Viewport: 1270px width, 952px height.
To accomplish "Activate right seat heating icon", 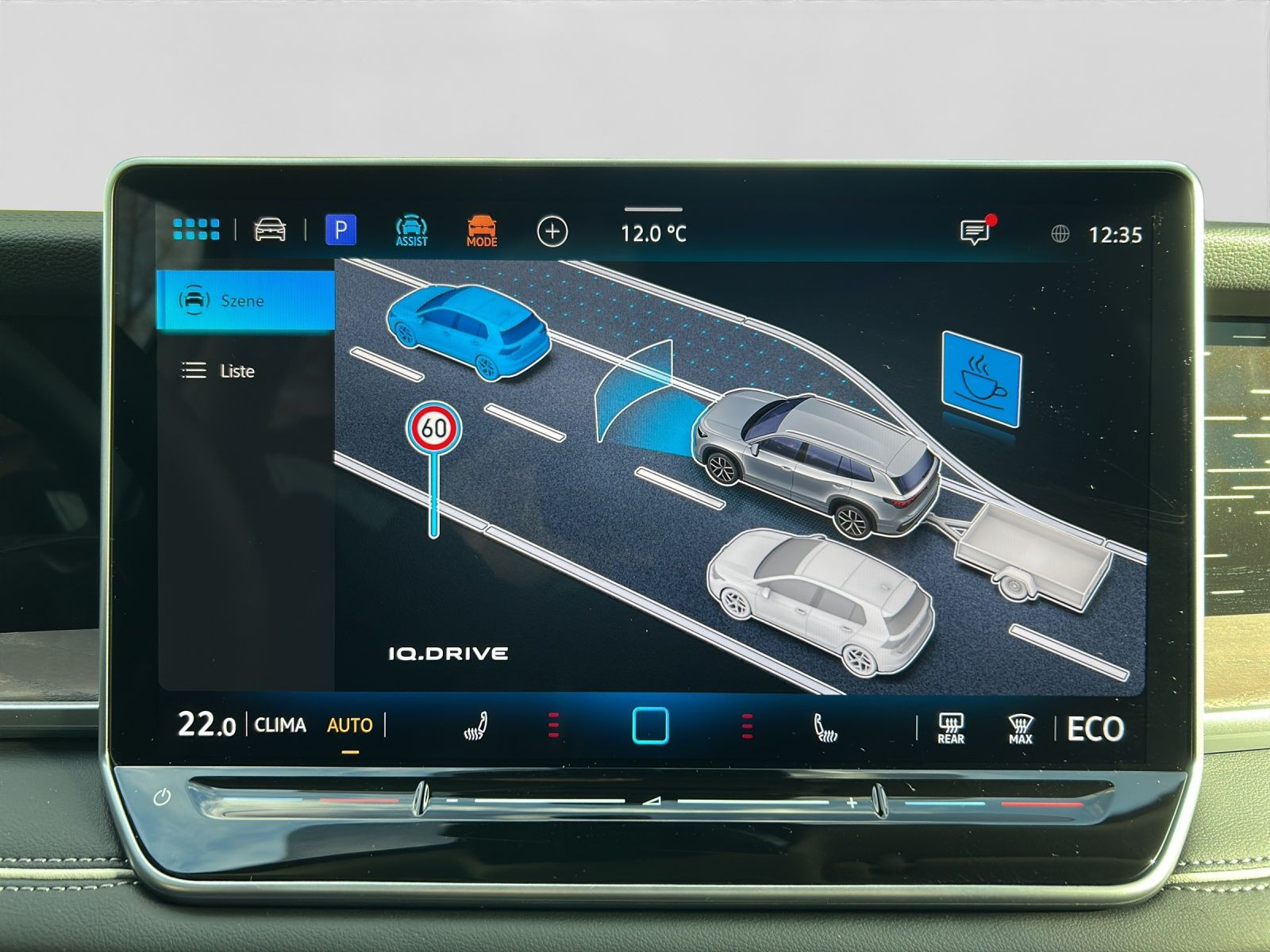I will 825,727.
